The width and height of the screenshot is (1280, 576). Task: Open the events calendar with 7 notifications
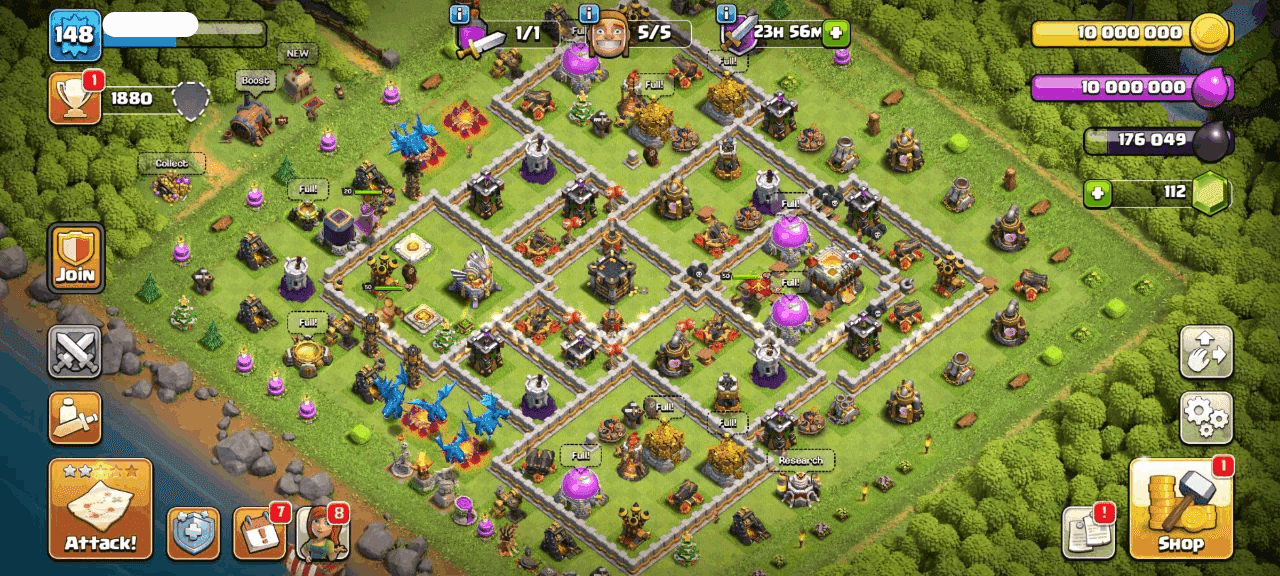[259, 533]
